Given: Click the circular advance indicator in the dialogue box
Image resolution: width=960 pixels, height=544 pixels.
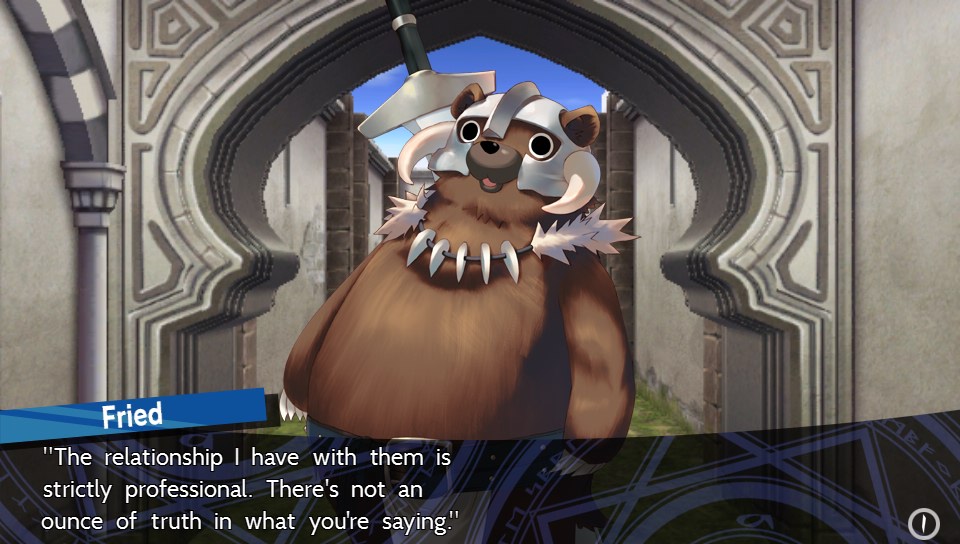Looking at the screenshot, I should coord(923,523).
